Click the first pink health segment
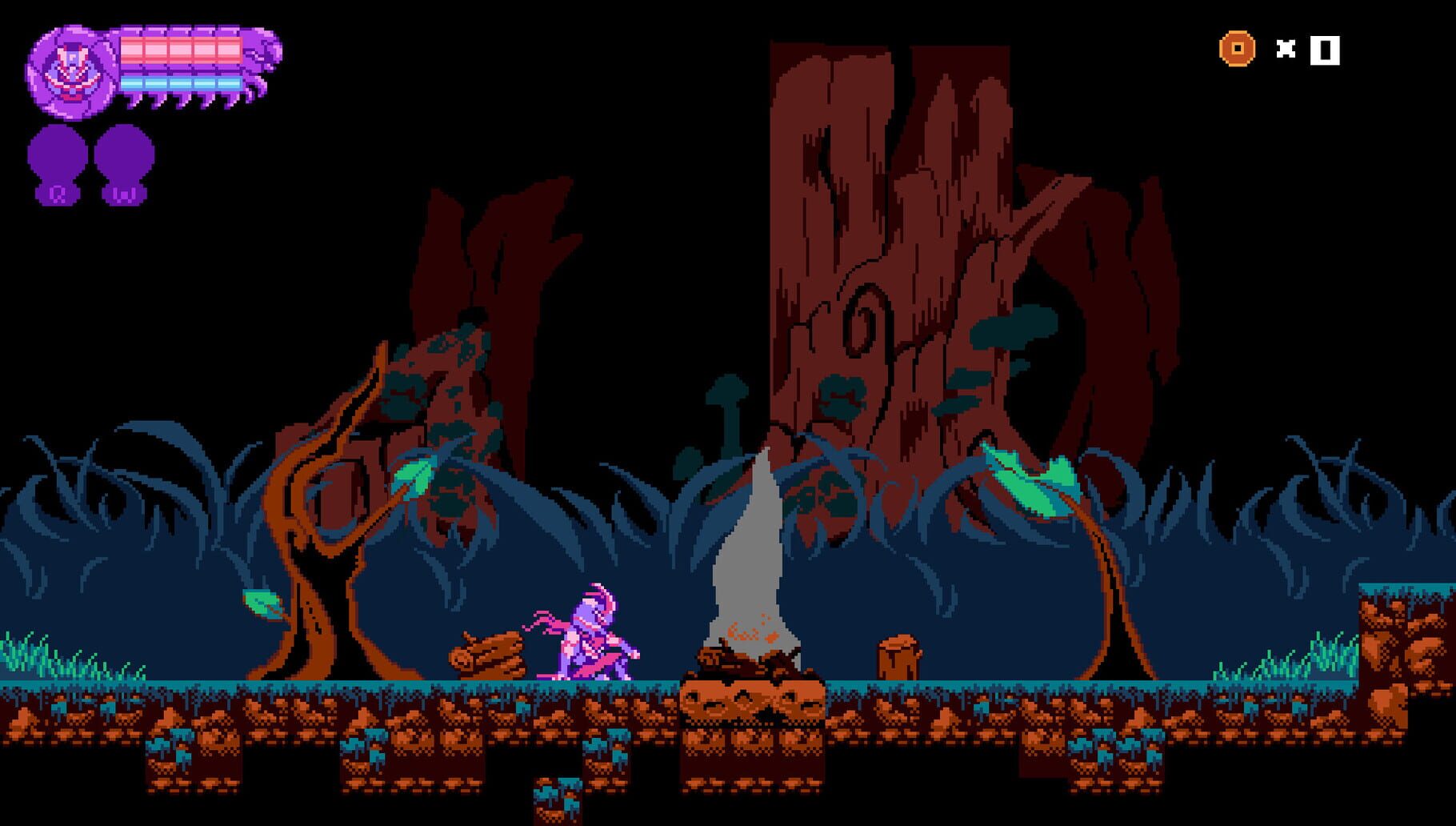 click(134, 50)
